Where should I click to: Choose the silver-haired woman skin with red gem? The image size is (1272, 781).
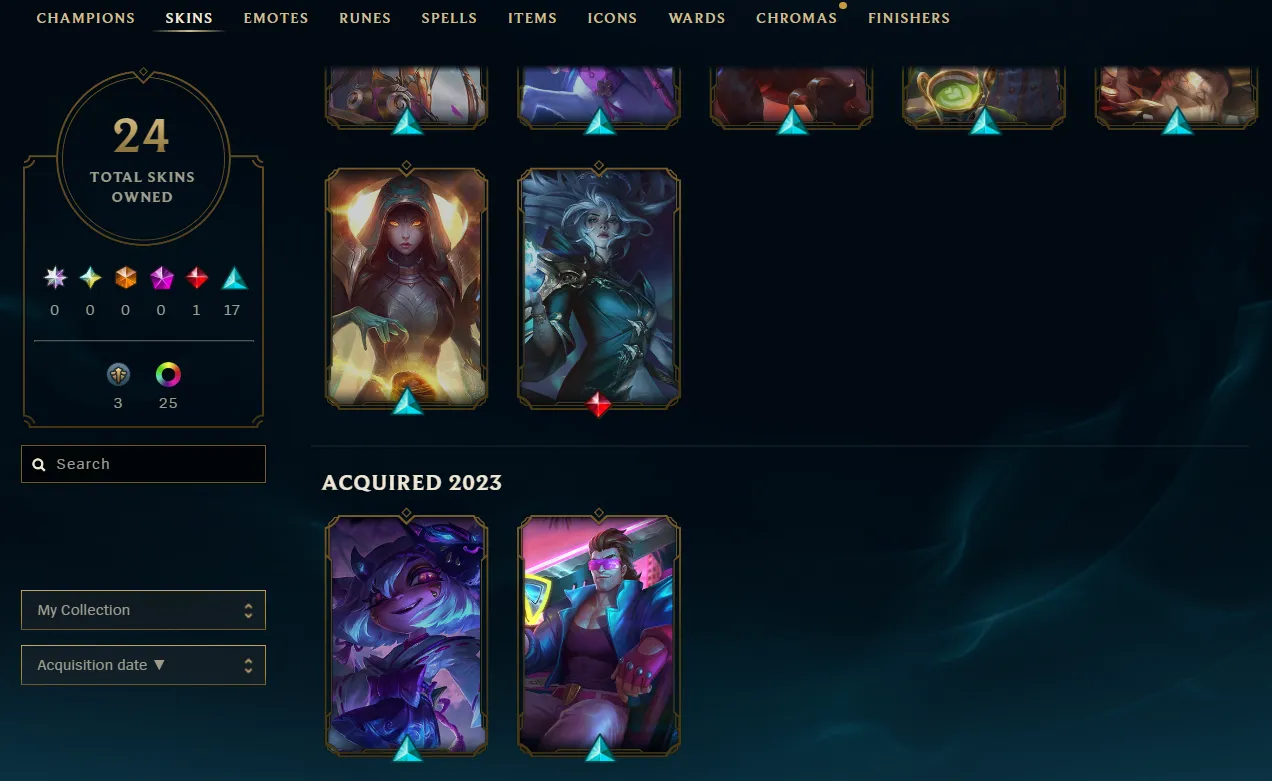599,285
